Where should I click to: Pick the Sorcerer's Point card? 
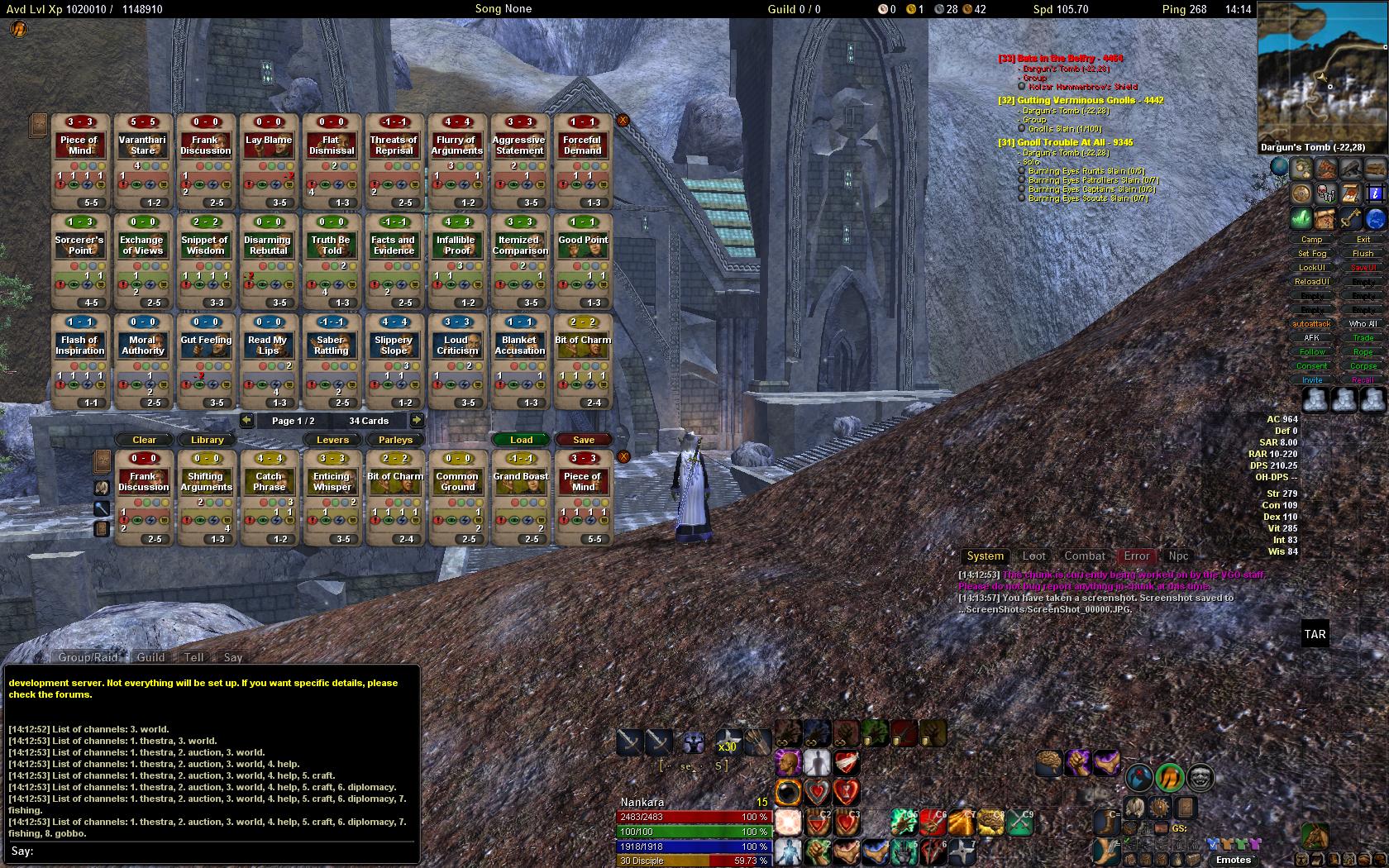pyautogui.click(x=80, y=261)
